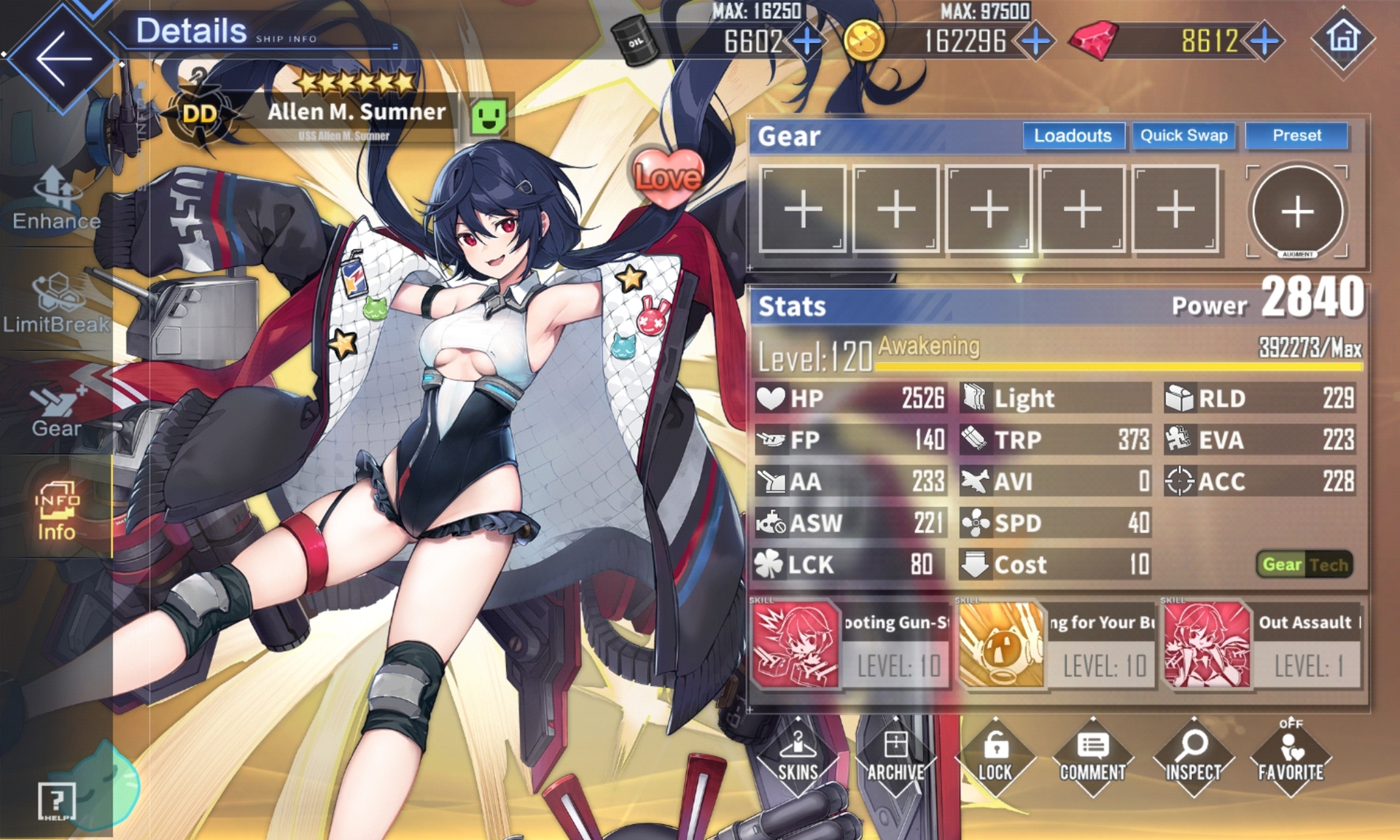1400x840 pixels.
Task: Buy more gems with the plus button
Action: pyautogui.click(x=1266, y=41)
